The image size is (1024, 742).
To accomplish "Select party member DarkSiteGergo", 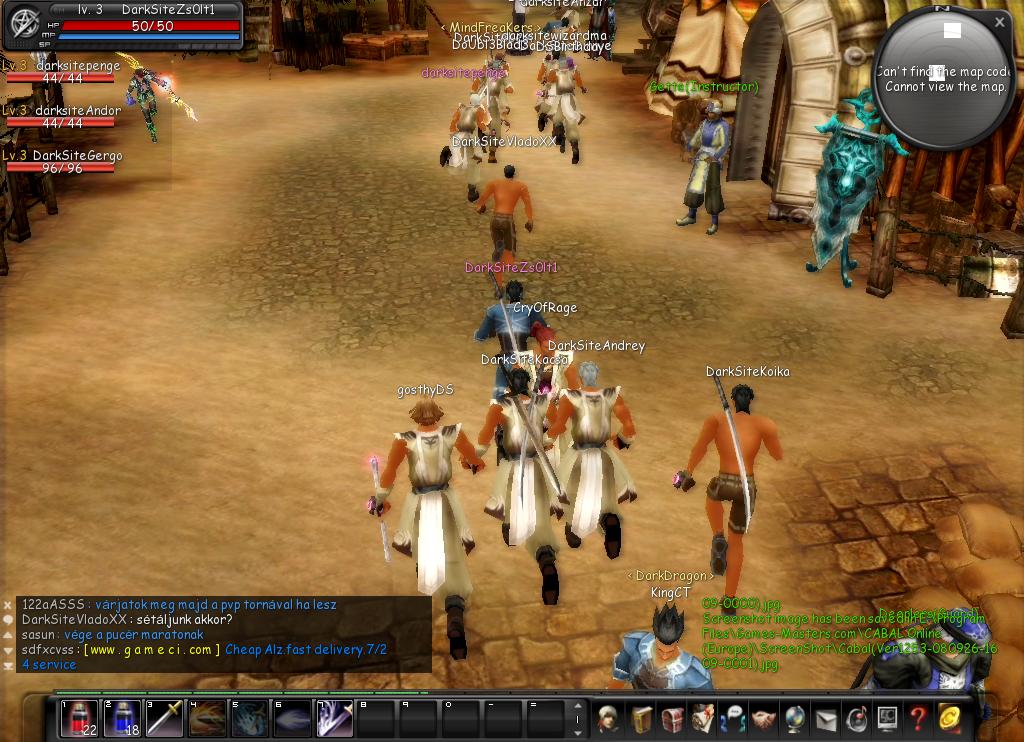I will [62, 162].
